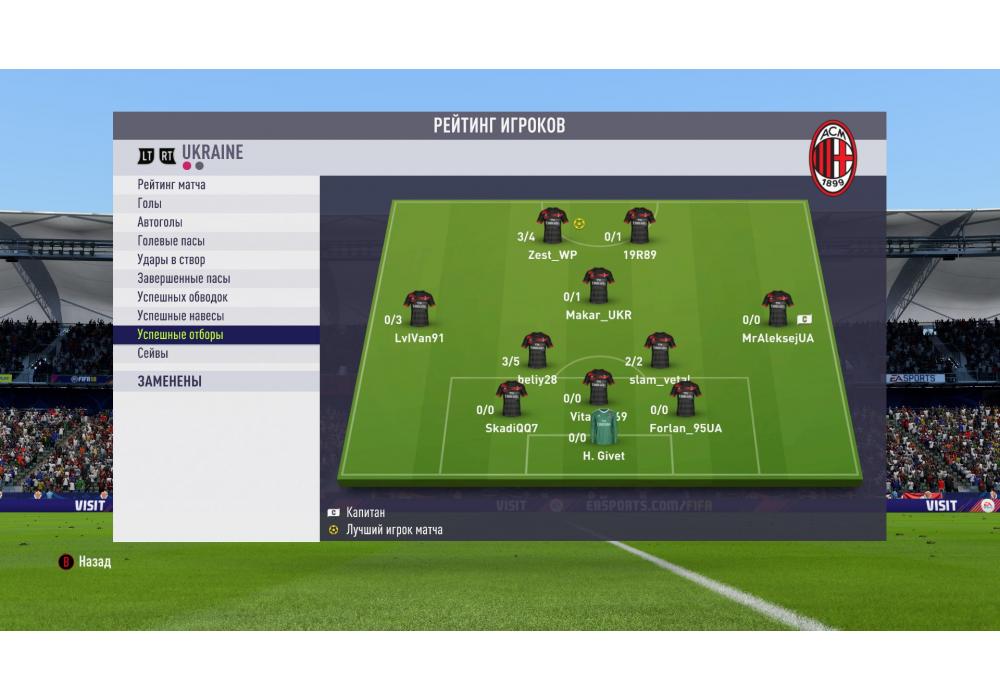Select captain MrAleksejUA
The width and height of the screenshot is (1000, 700).
coord(777,310)
